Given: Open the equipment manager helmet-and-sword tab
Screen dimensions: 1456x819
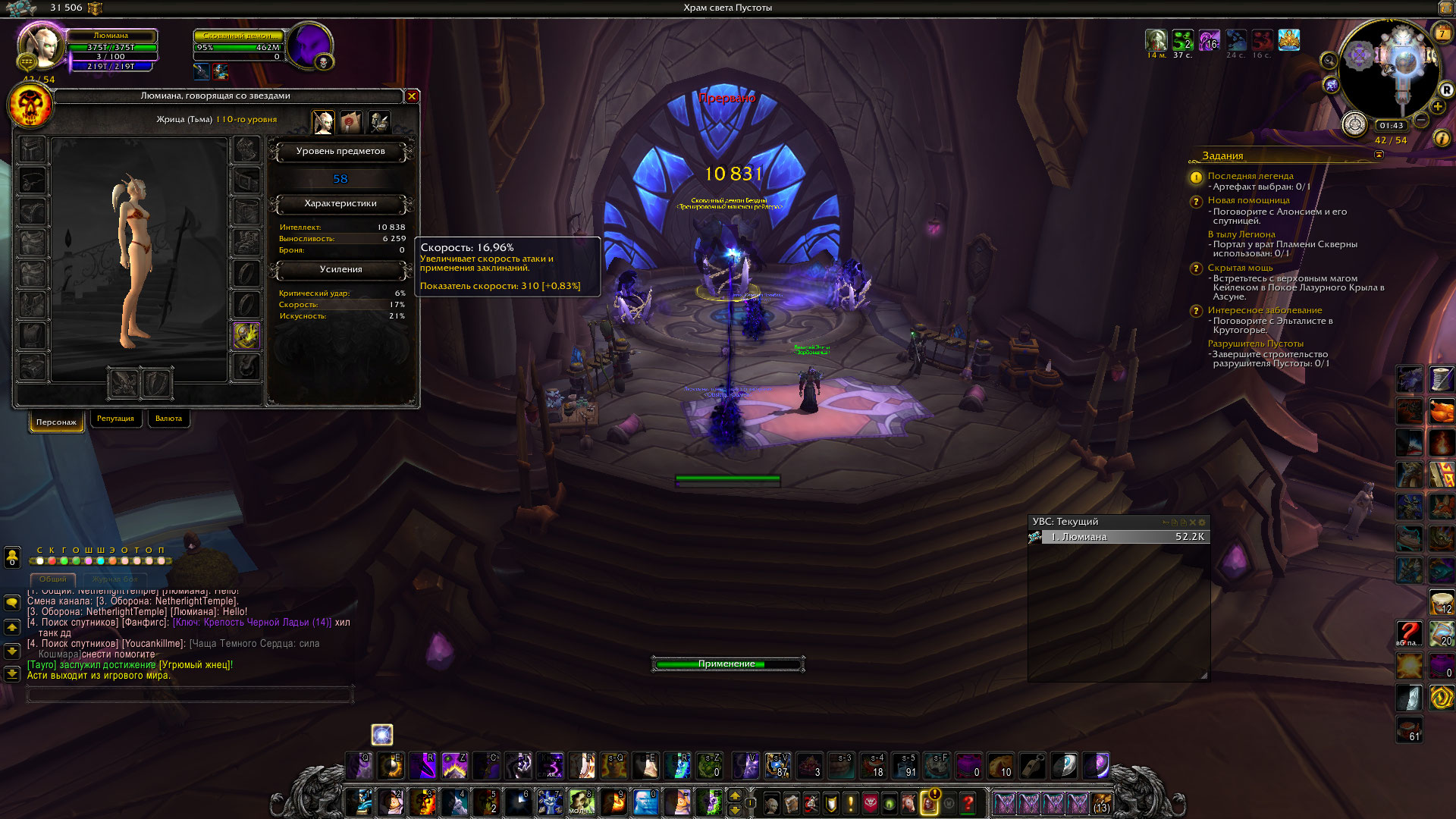Looking at the screenshot, I should pyautogui.click(x=379, y=121).
